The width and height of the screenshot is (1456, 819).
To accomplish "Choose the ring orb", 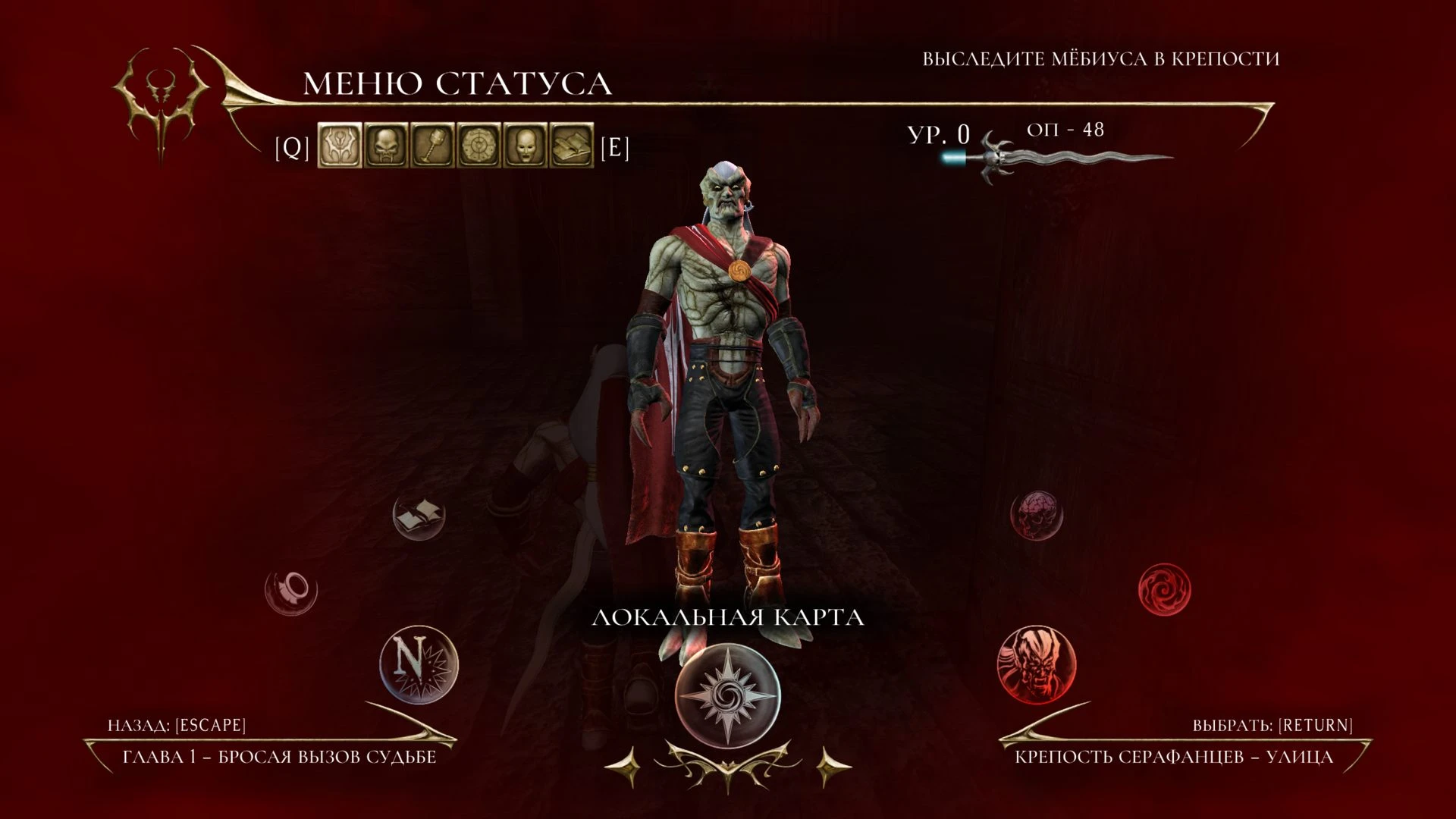I will (x=291, y=589).
